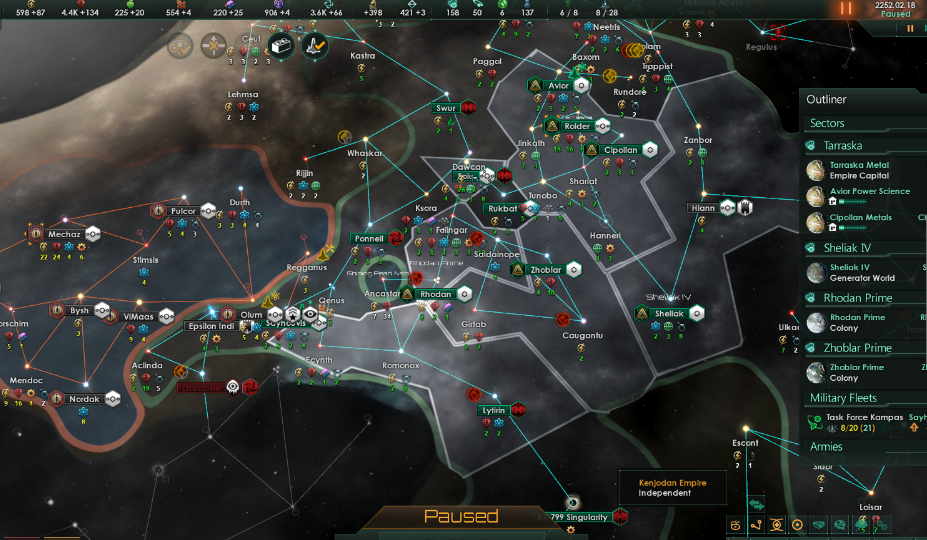
Task: Unpause the game with the pause button
Action: (x=847, y=8)
